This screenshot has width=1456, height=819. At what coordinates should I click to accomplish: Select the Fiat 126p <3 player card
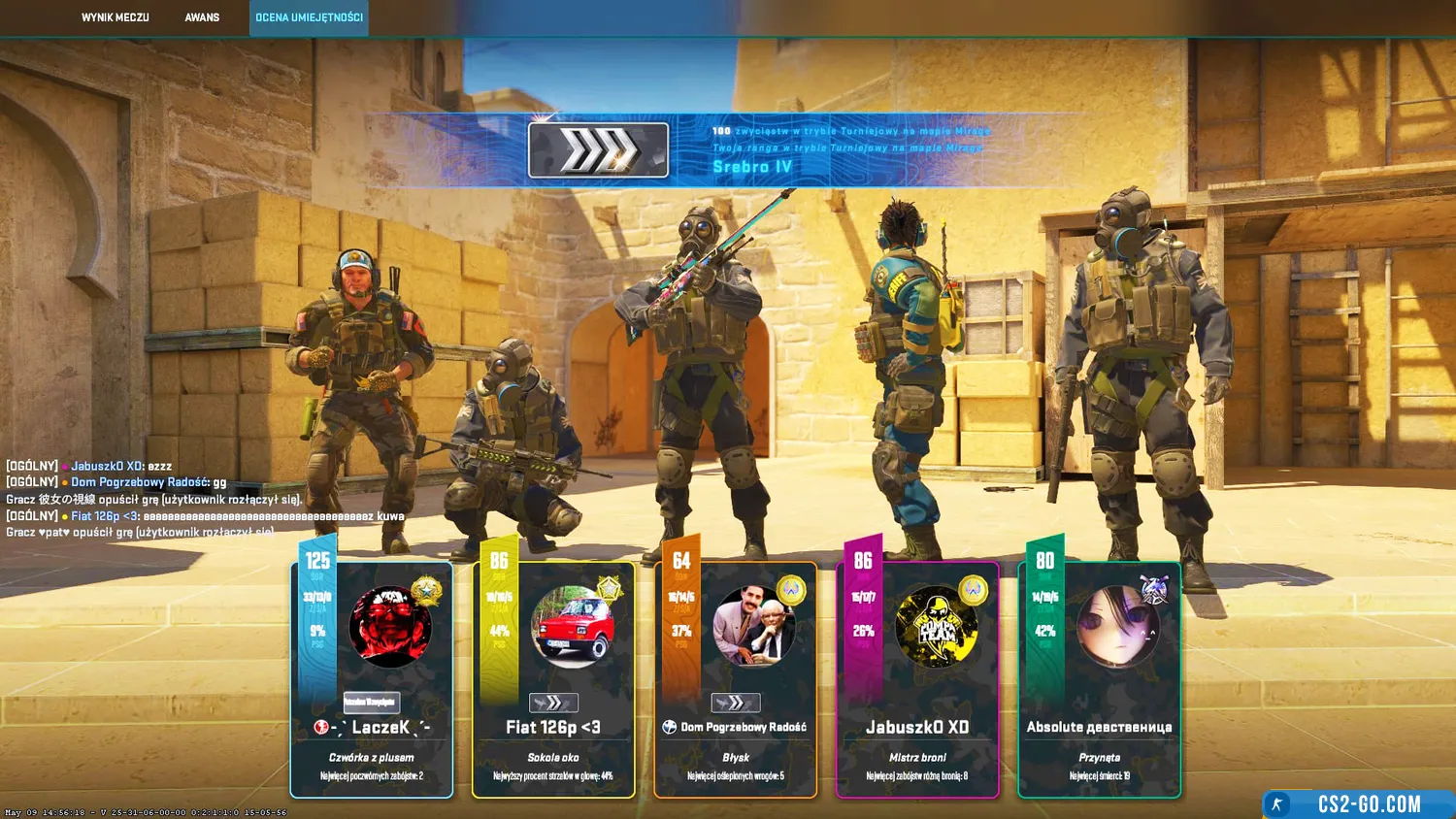[553, 728]
